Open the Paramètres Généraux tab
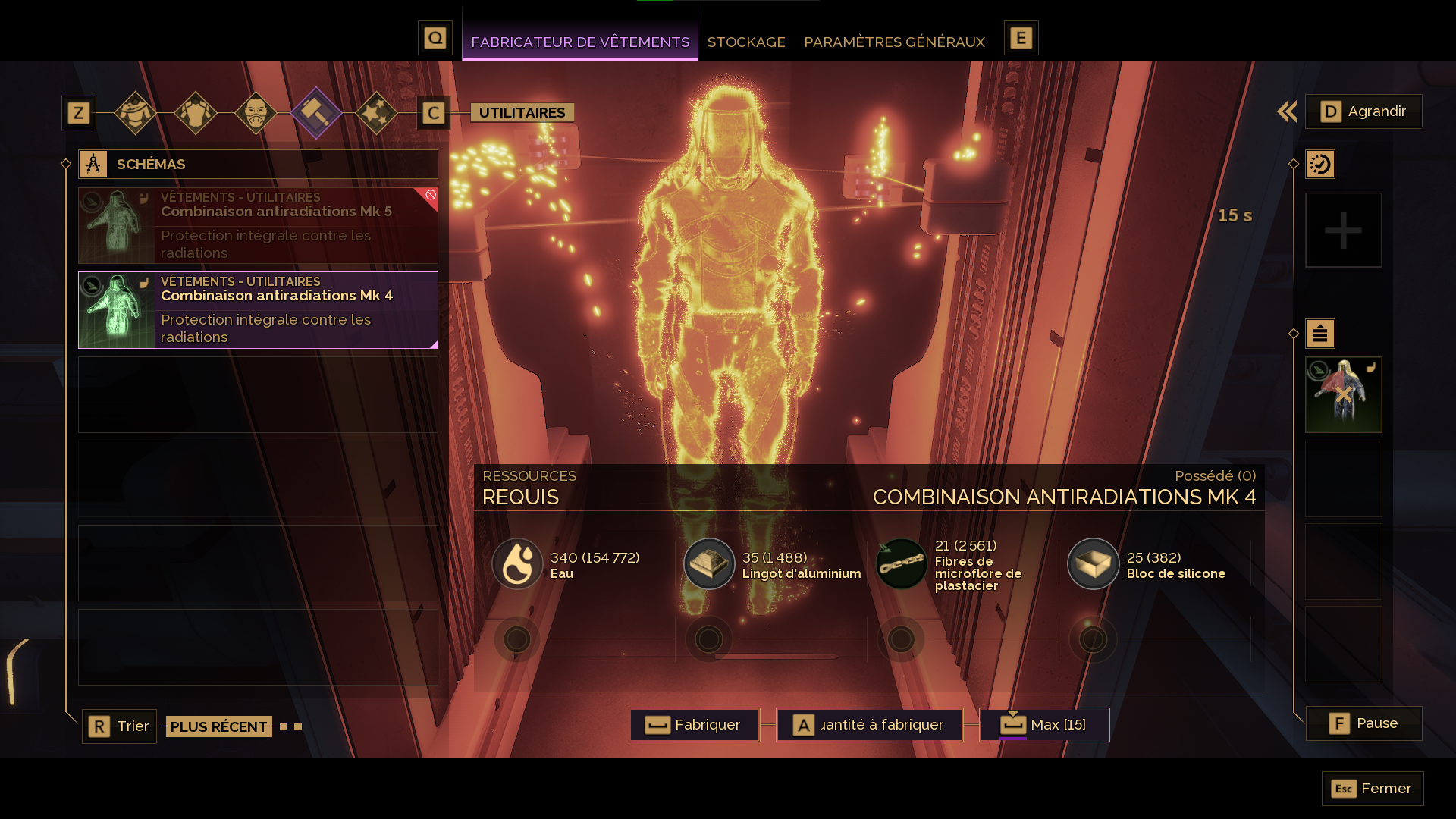Screen dimensions: 1456x819 pos(894,42)
